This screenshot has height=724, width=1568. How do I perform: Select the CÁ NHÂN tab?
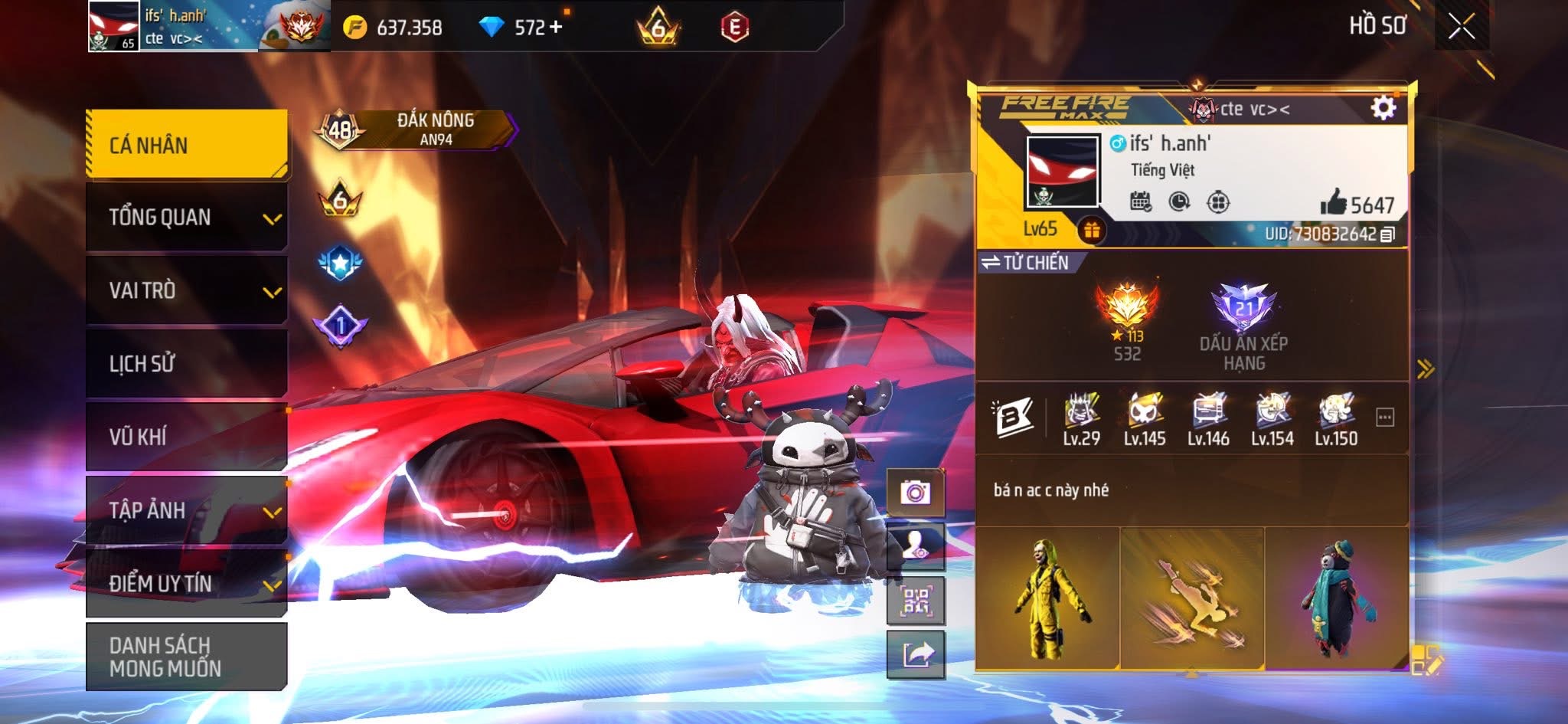point(187,145)
